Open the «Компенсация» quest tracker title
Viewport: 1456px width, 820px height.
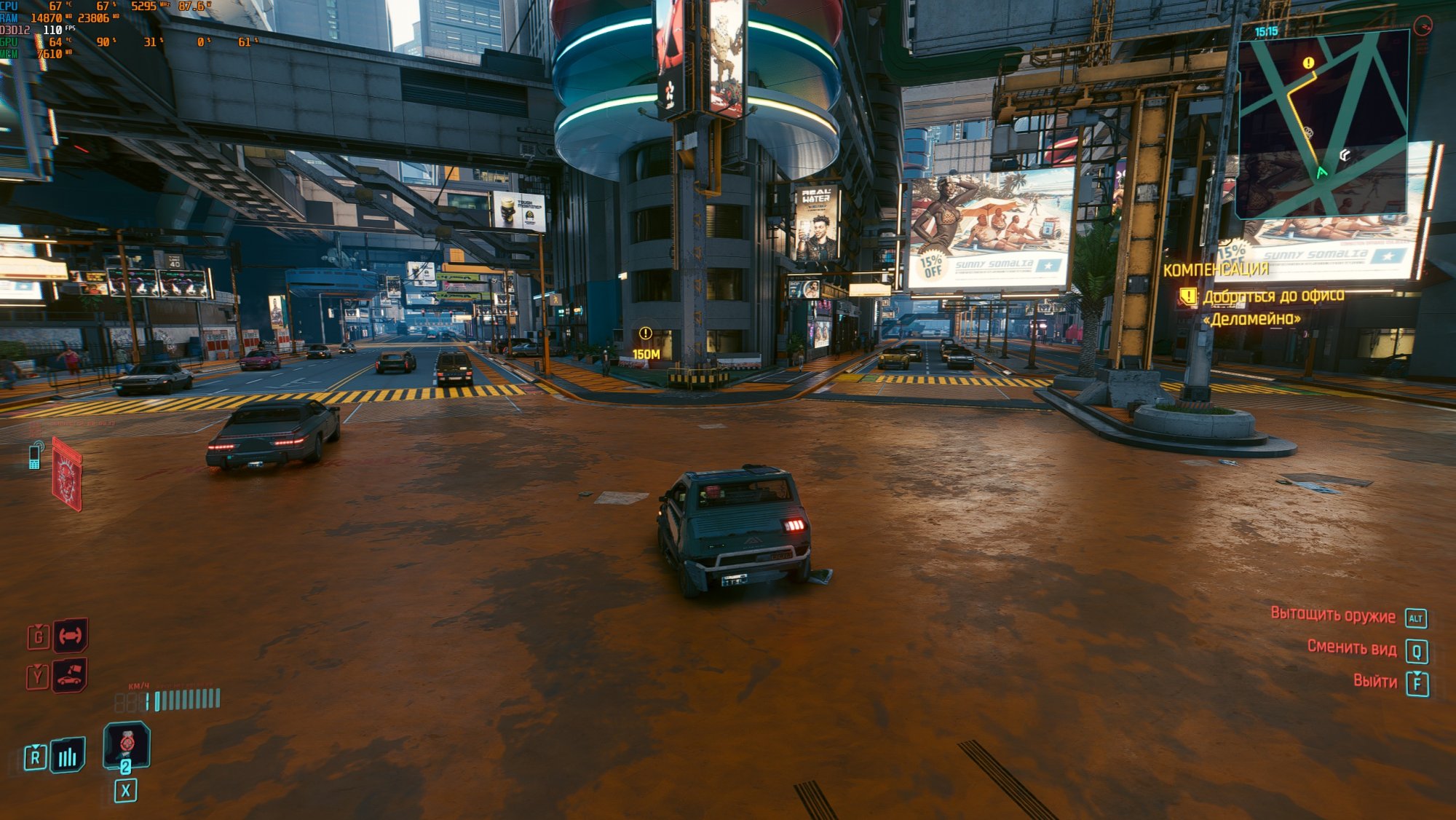point(1215,269)
